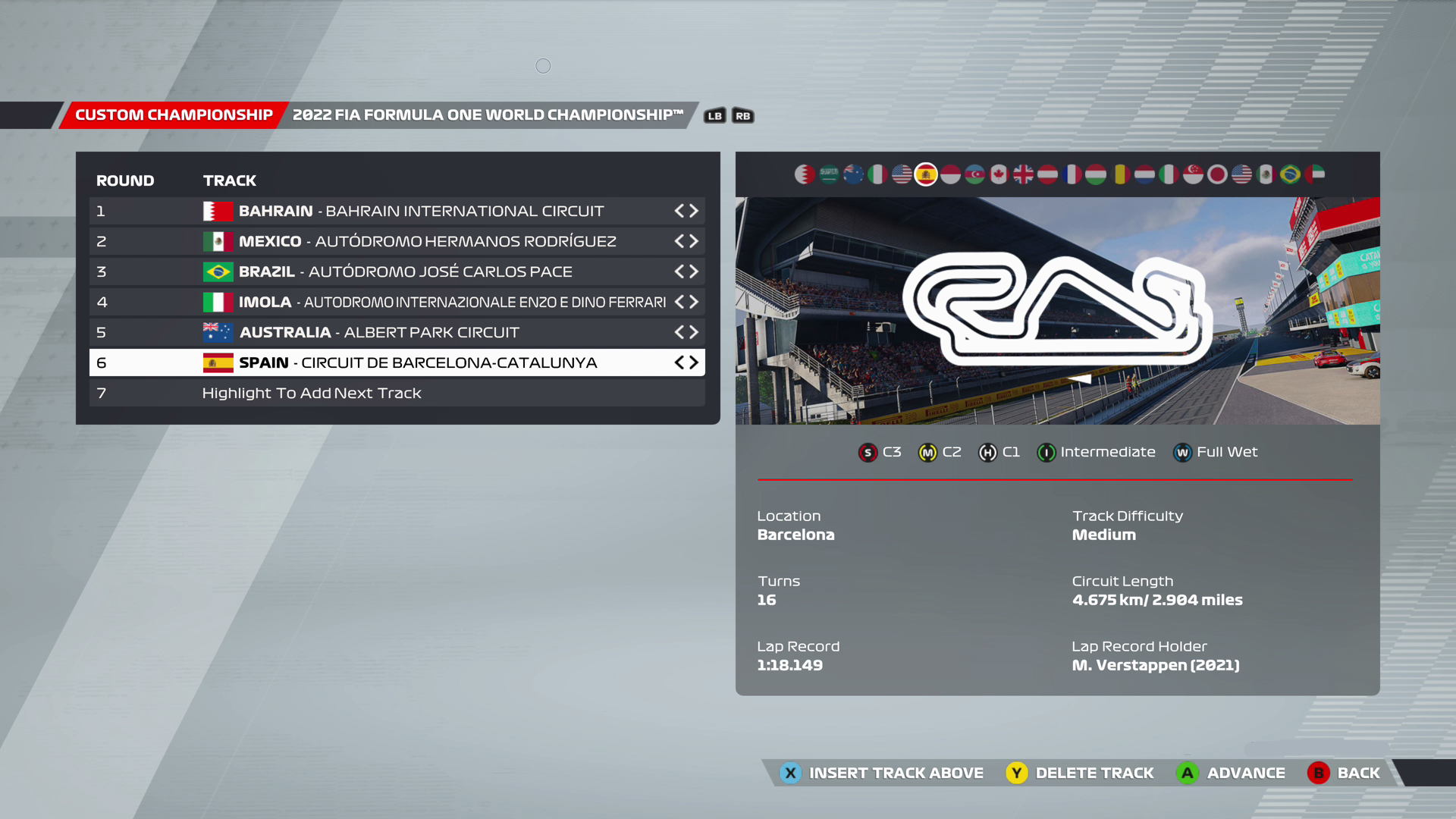Click the green Intermediate tyre icon
The height and width of the screenshot is (819, 1456).
click(1046, 452)
